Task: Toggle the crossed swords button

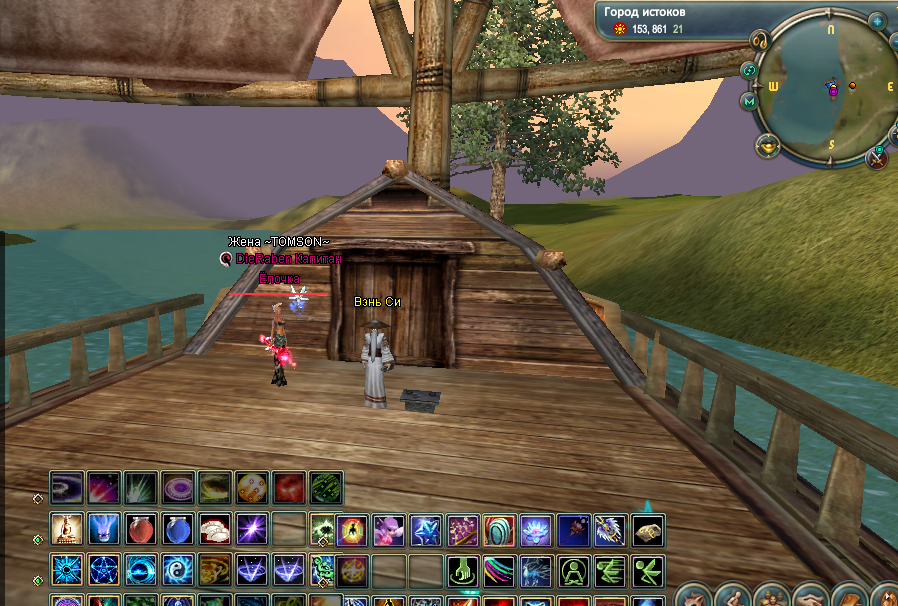Action: [877, 155]
